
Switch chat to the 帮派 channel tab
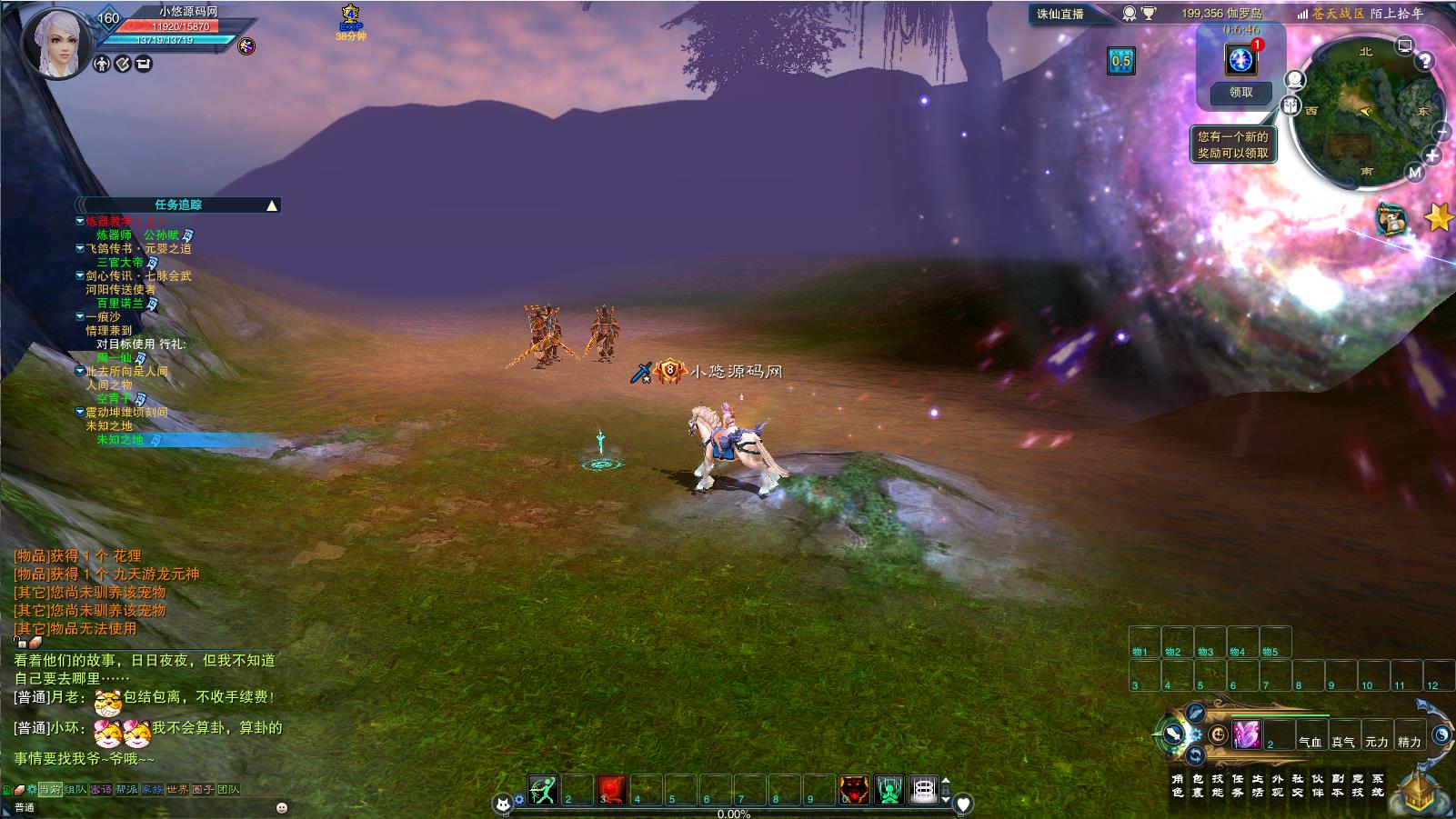click(x=126, y=789)
